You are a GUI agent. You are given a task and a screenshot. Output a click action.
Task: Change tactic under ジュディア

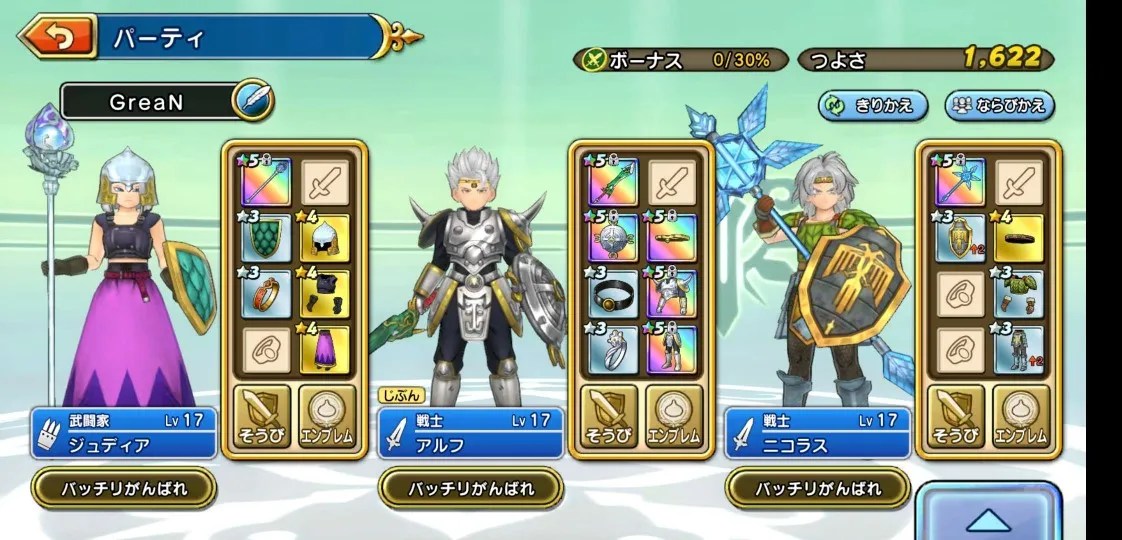124,489
